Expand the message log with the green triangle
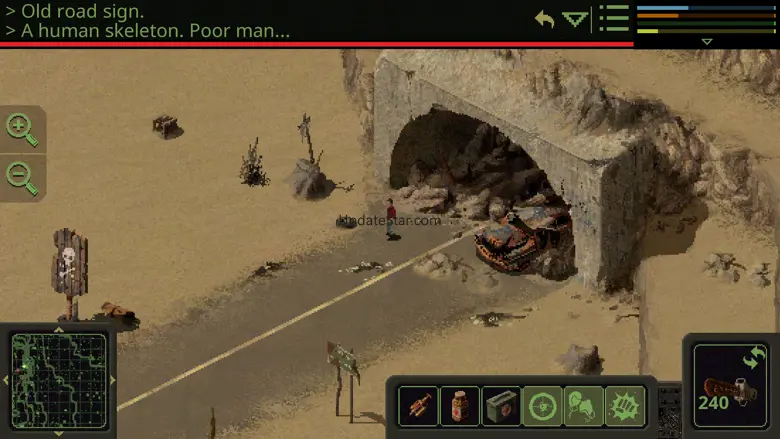The width and height of the screenshot is (780, 439). pyautogui.click(x=575, y=19)
